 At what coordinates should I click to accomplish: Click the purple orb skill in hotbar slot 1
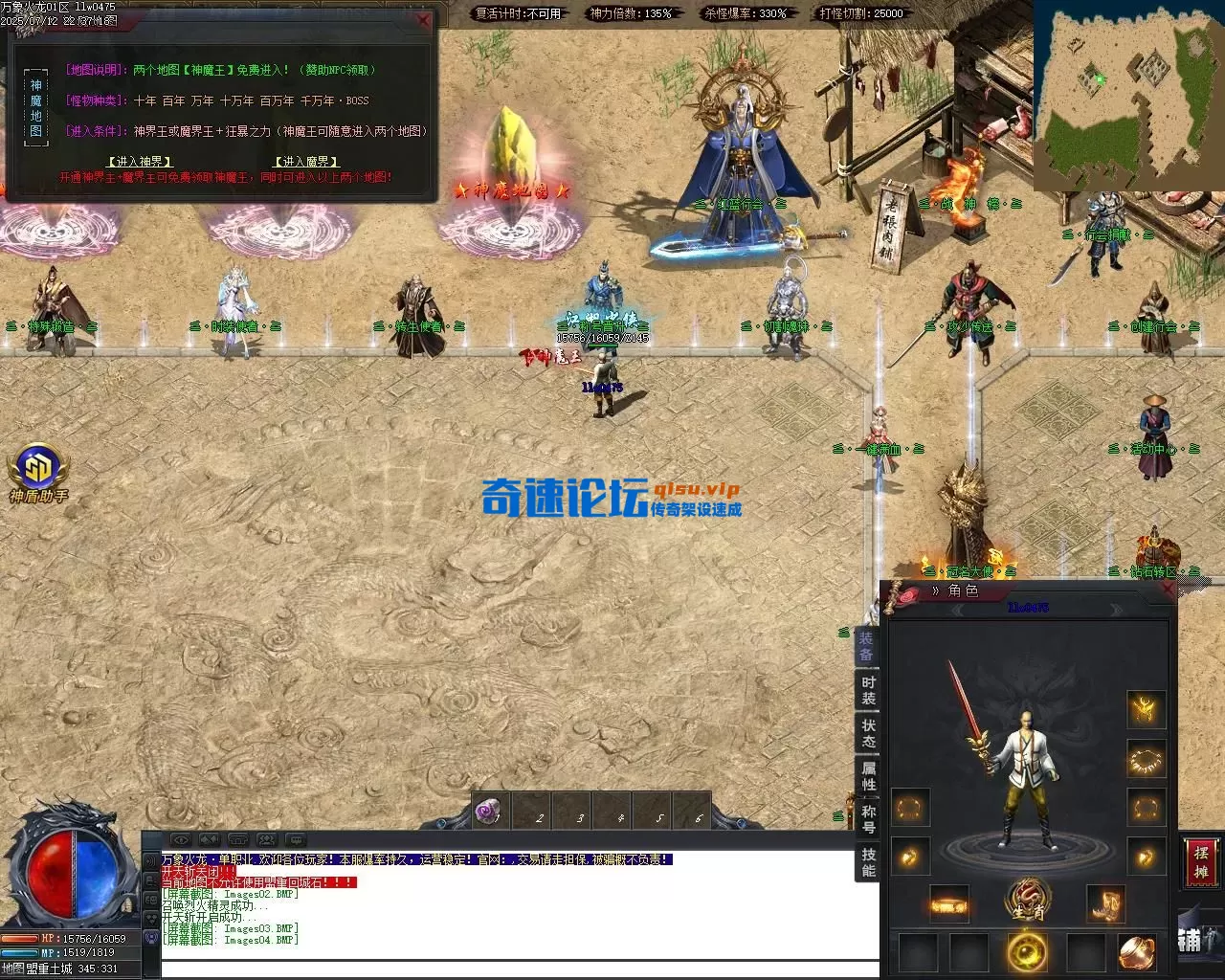coord(488,812)
